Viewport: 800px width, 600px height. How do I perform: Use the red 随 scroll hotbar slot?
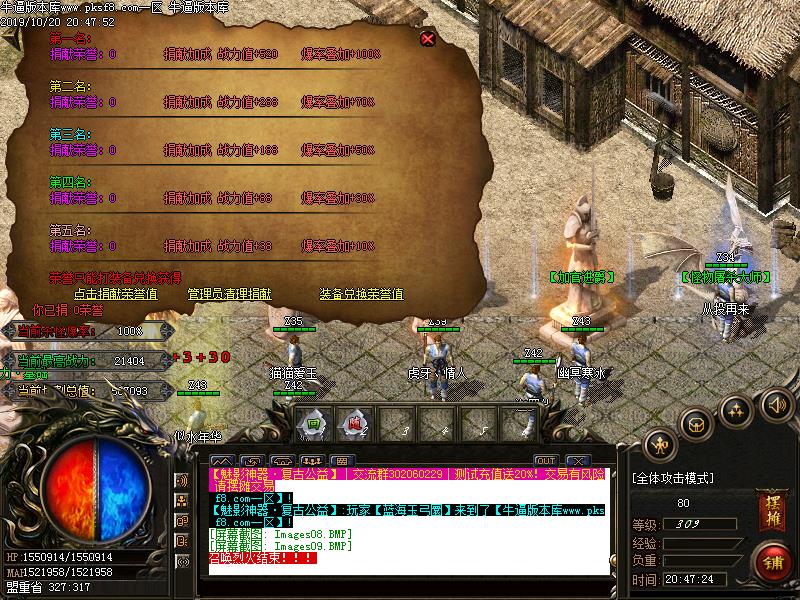pyautogui.click(x=354, y=423)
